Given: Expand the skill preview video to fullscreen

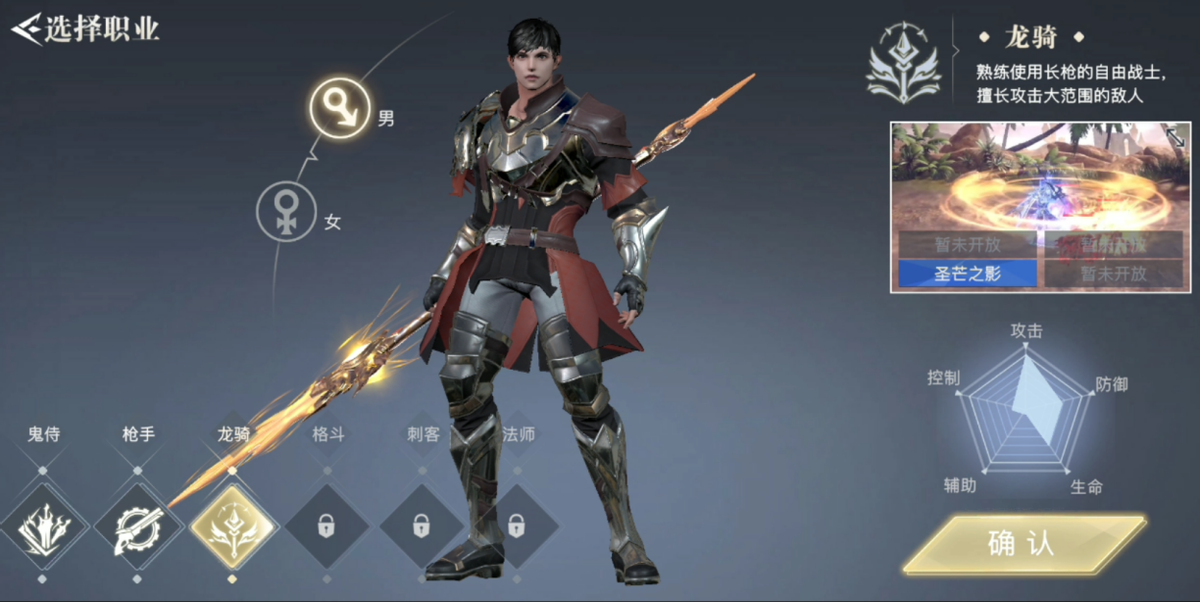Looking at the screenshot, I should coord(1174,138).
